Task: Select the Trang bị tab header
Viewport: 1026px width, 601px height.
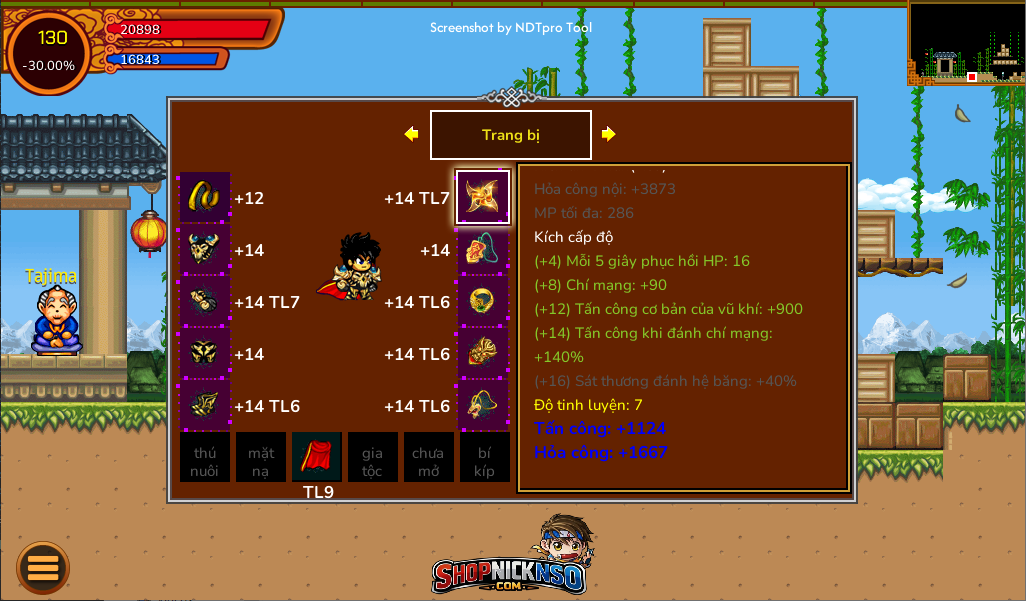Action: point(510,135)
